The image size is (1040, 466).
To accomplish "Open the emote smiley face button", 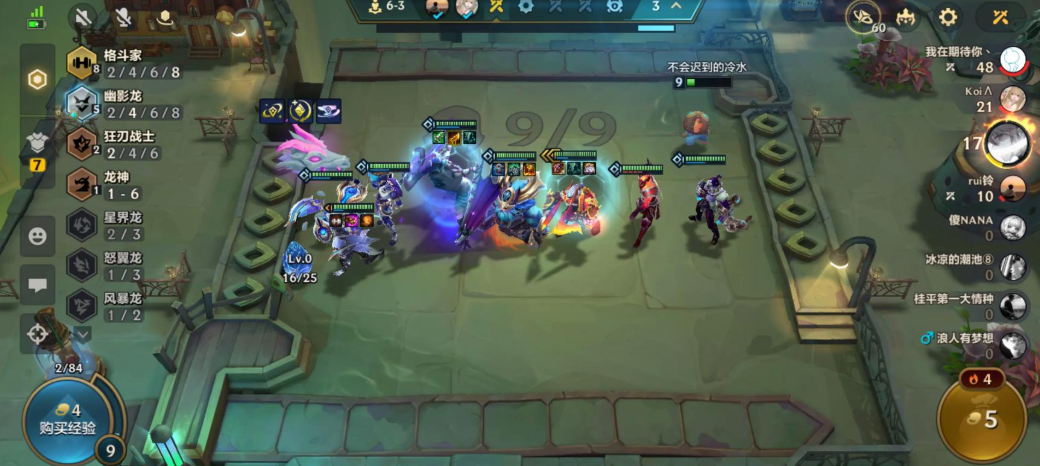I will click(38, 237).
